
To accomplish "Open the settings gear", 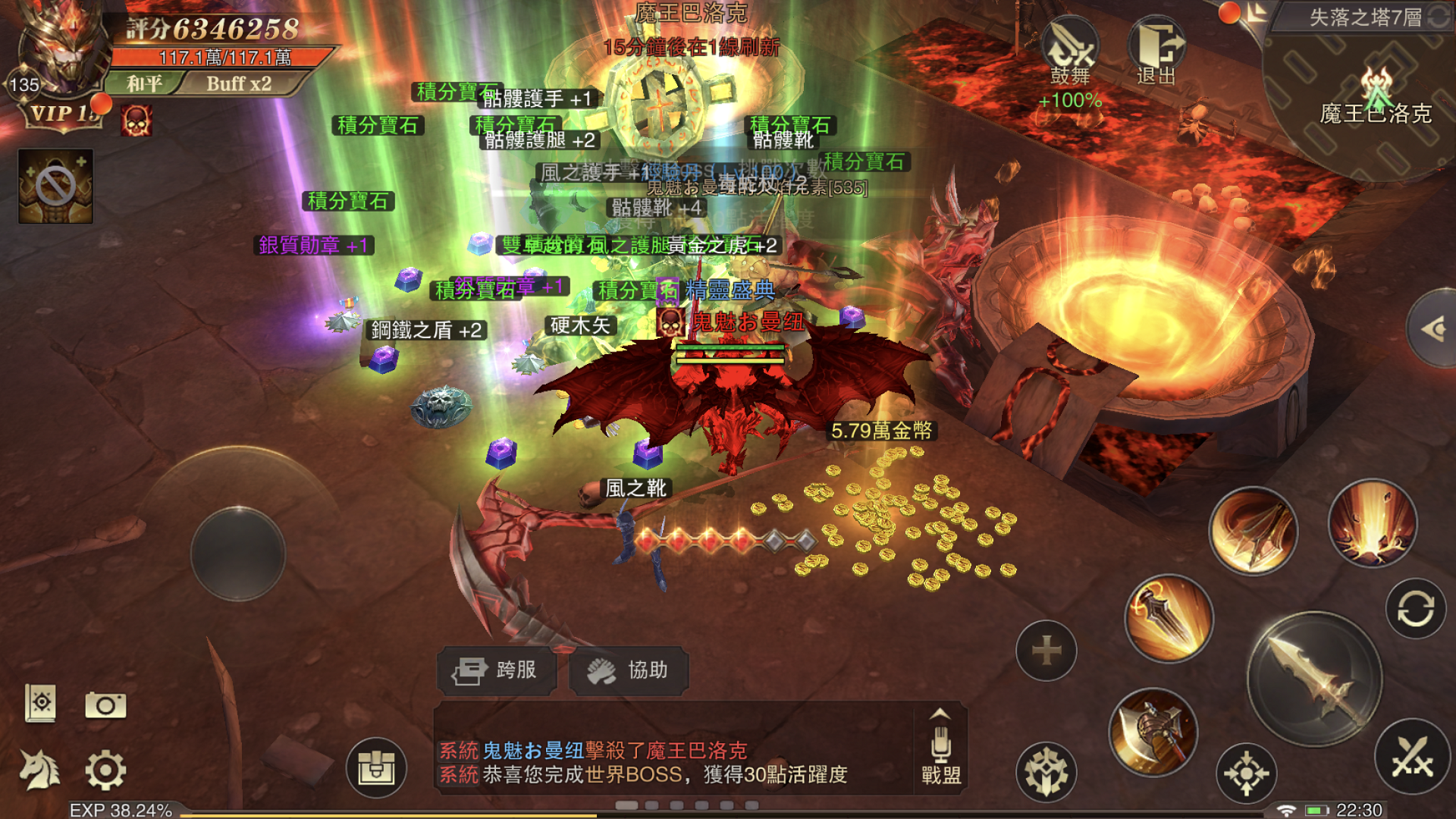I will [106, 768].
